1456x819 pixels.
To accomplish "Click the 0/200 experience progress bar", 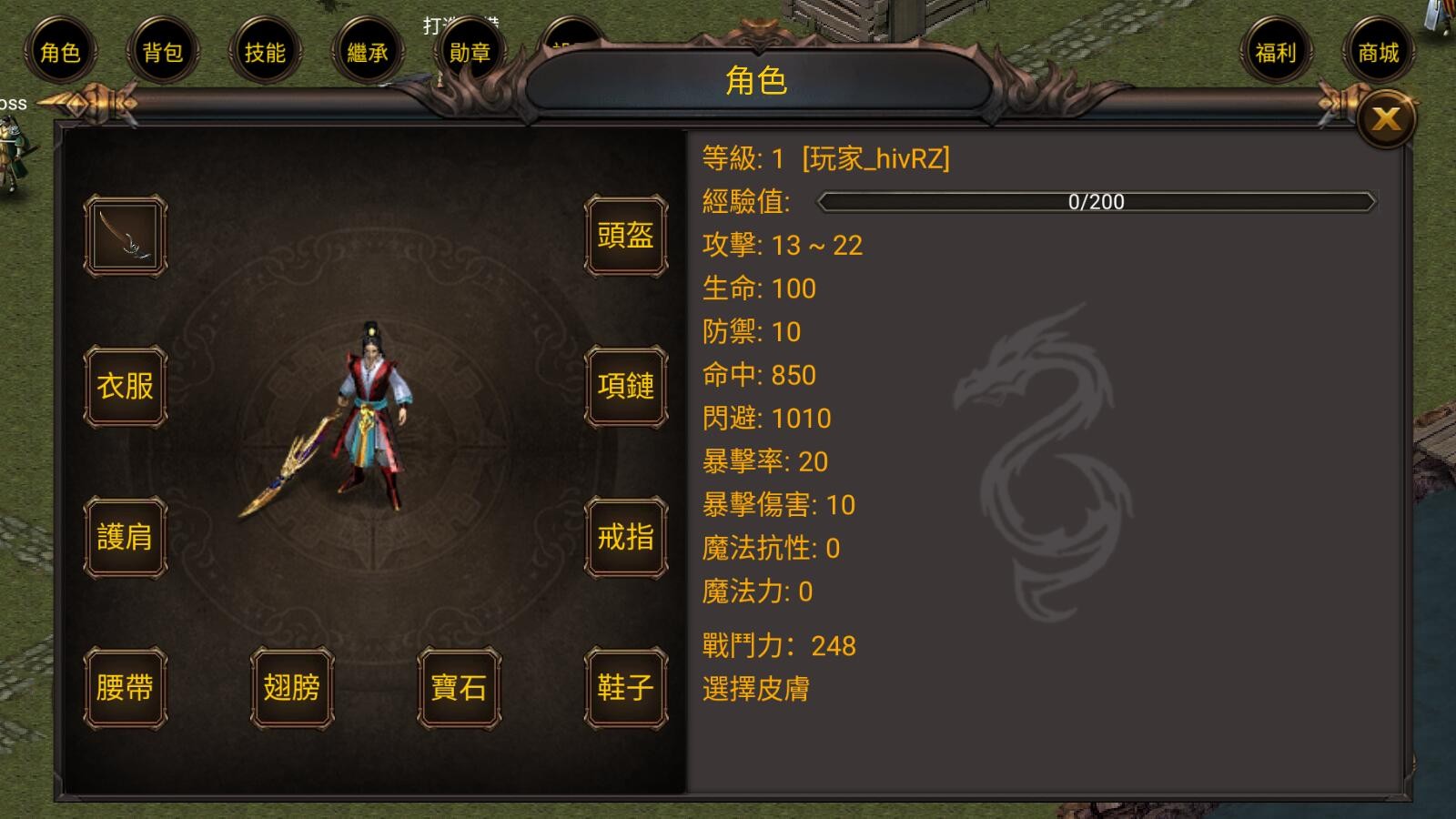I will click(x=1097, y=202).
